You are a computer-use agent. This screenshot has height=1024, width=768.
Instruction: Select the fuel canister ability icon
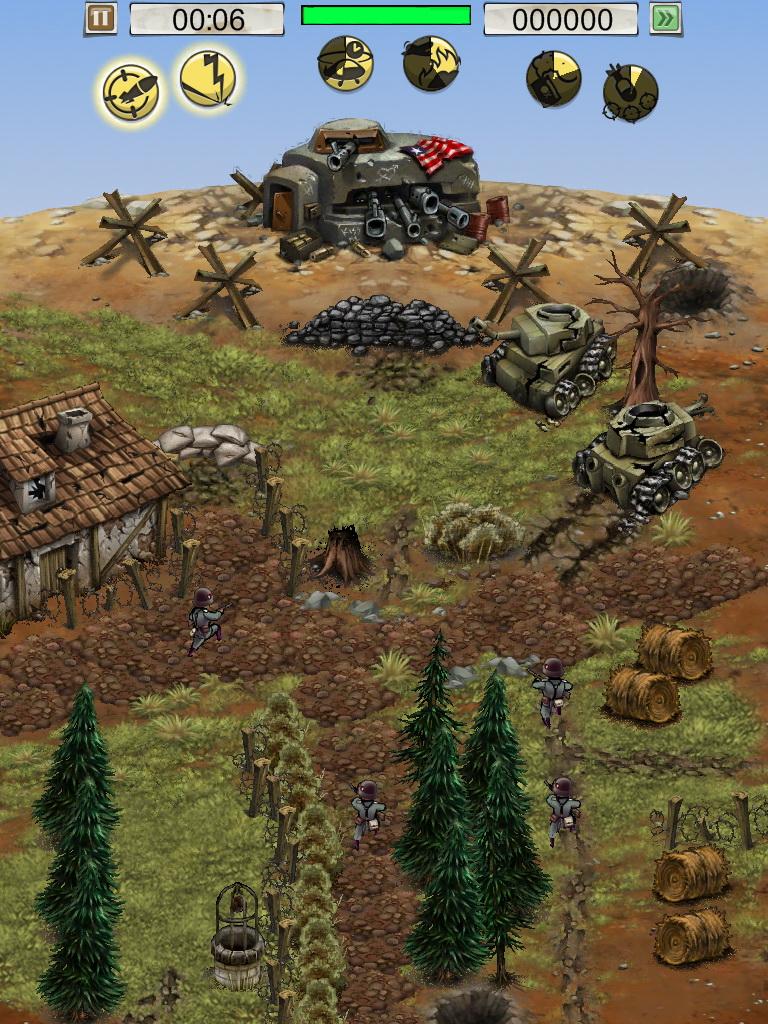click(553, 79)
